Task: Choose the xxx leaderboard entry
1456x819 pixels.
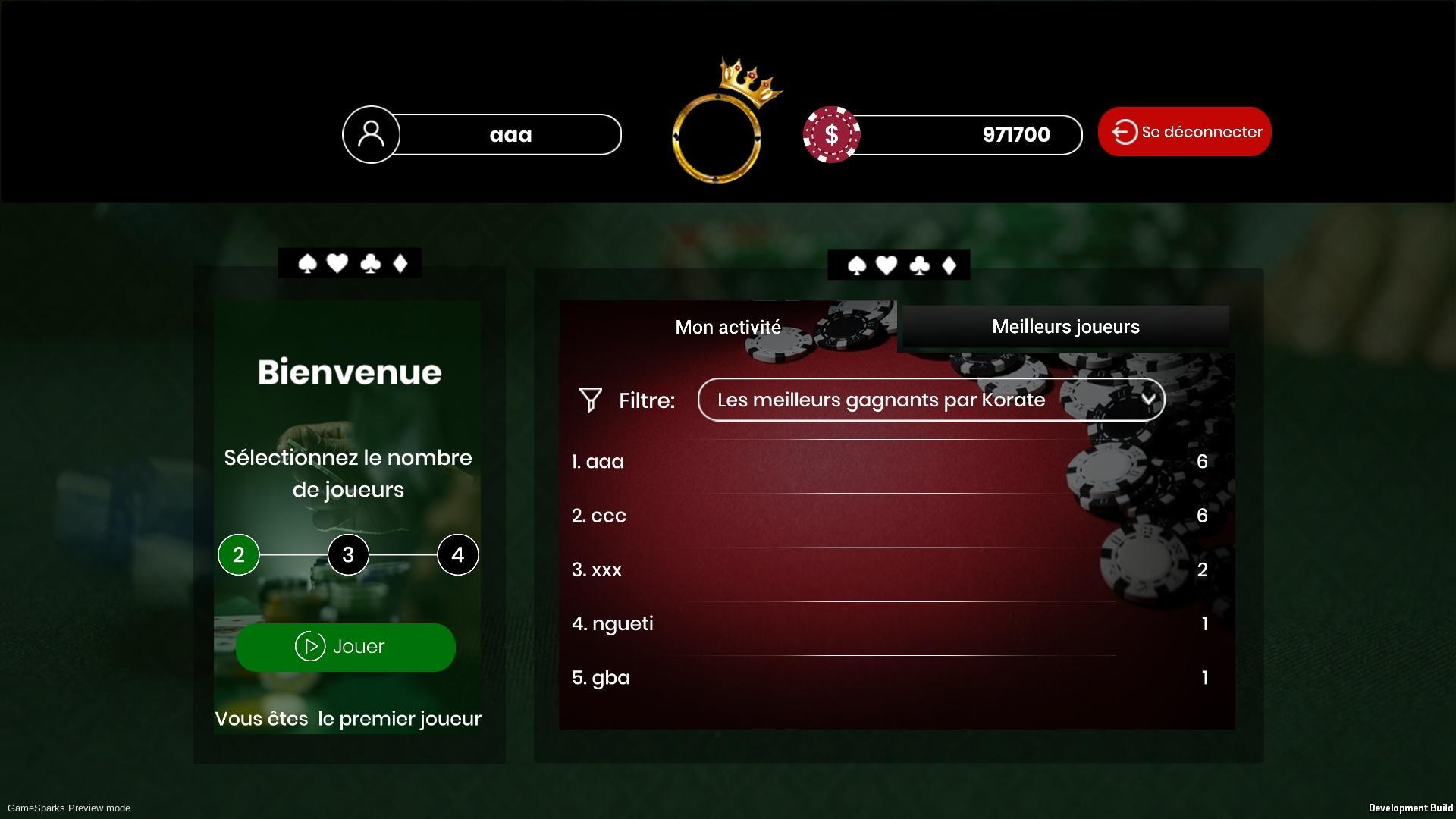Action: (x=889, y=570)
